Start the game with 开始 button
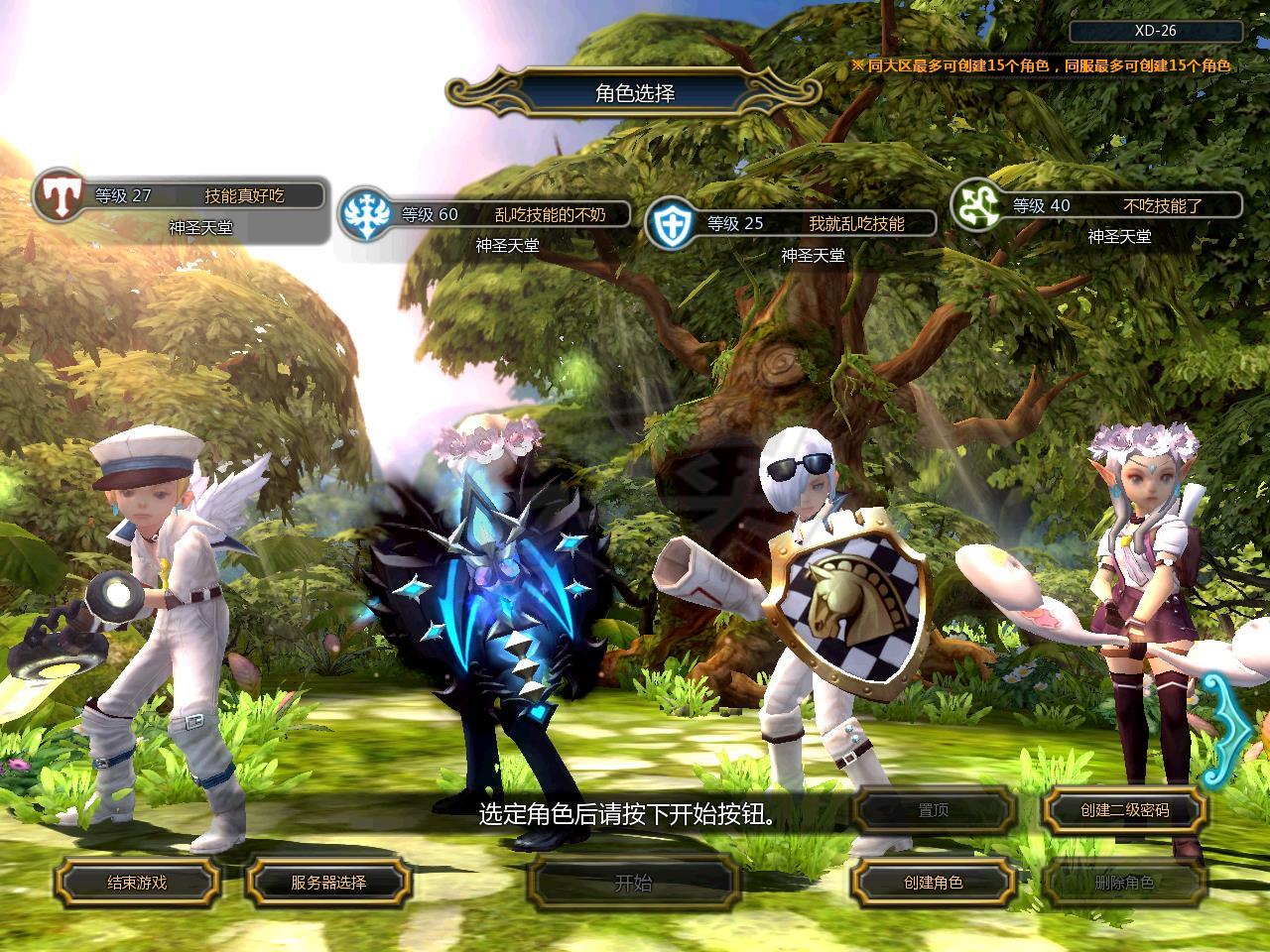The width and height of the screenshot is (1270, 952). 633,882
